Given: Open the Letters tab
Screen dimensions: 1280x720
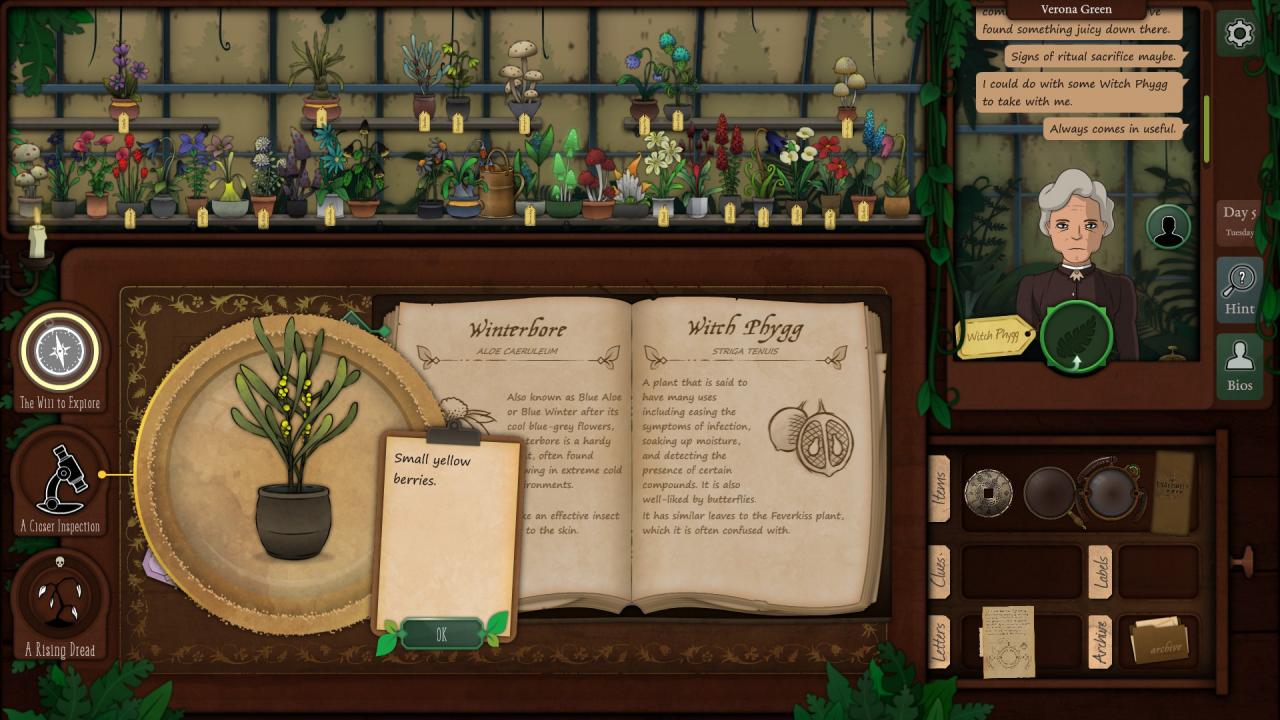Looking at the screenshot, I should pos(939,641).
